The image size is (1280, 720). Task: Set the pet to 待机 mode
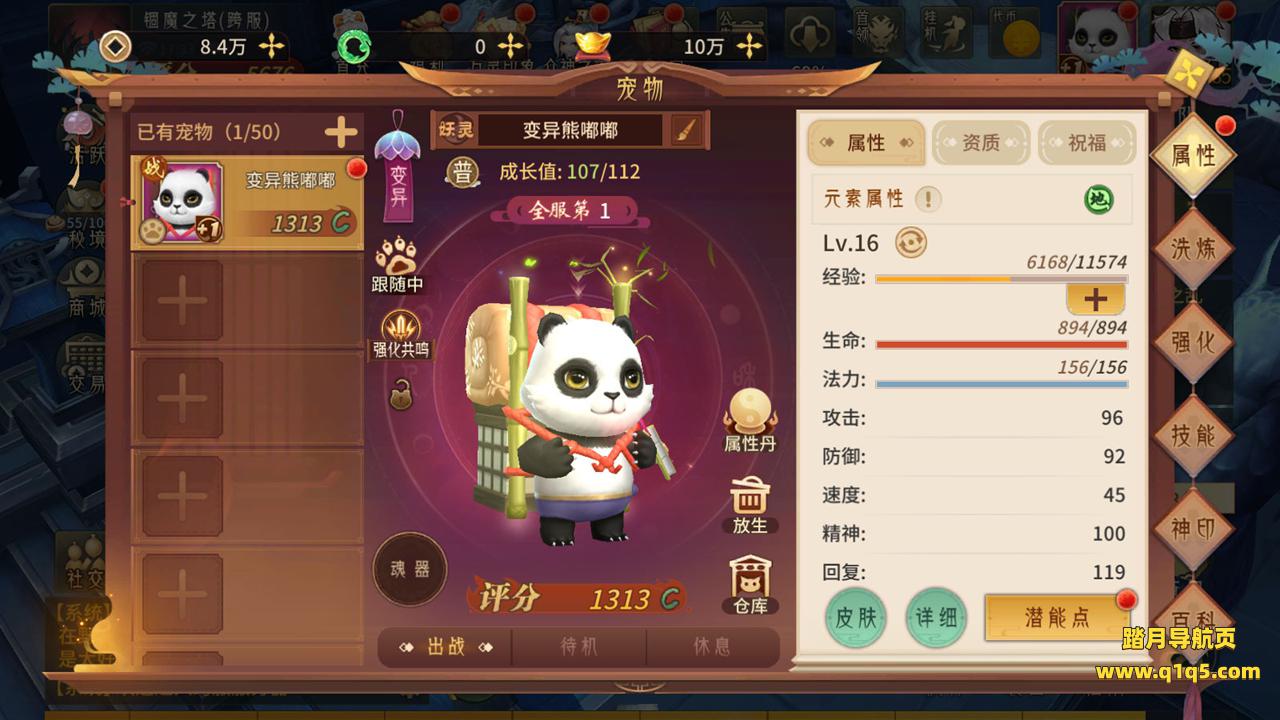579,647
